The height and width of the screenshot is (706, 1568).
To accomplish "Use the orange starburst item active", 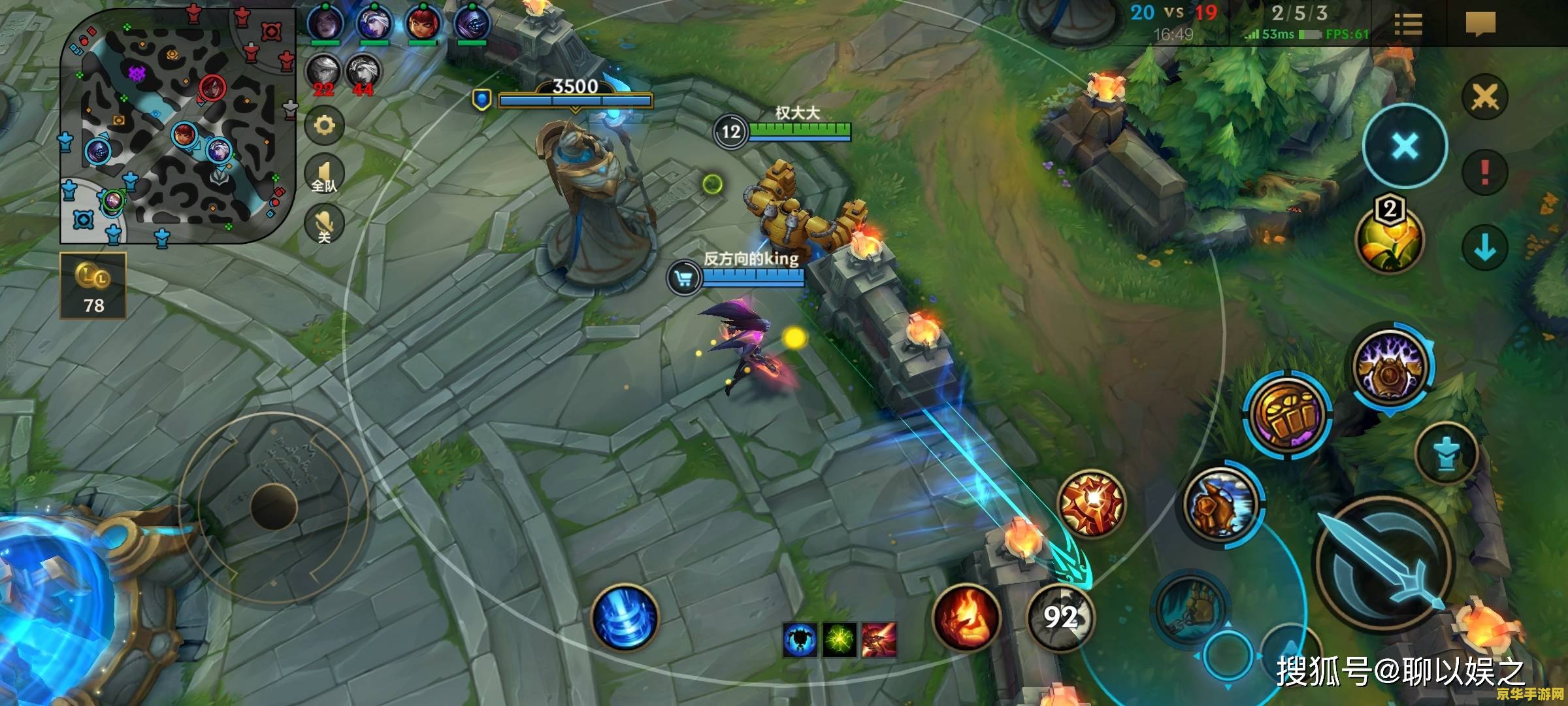I will (x=1092, y=503).
